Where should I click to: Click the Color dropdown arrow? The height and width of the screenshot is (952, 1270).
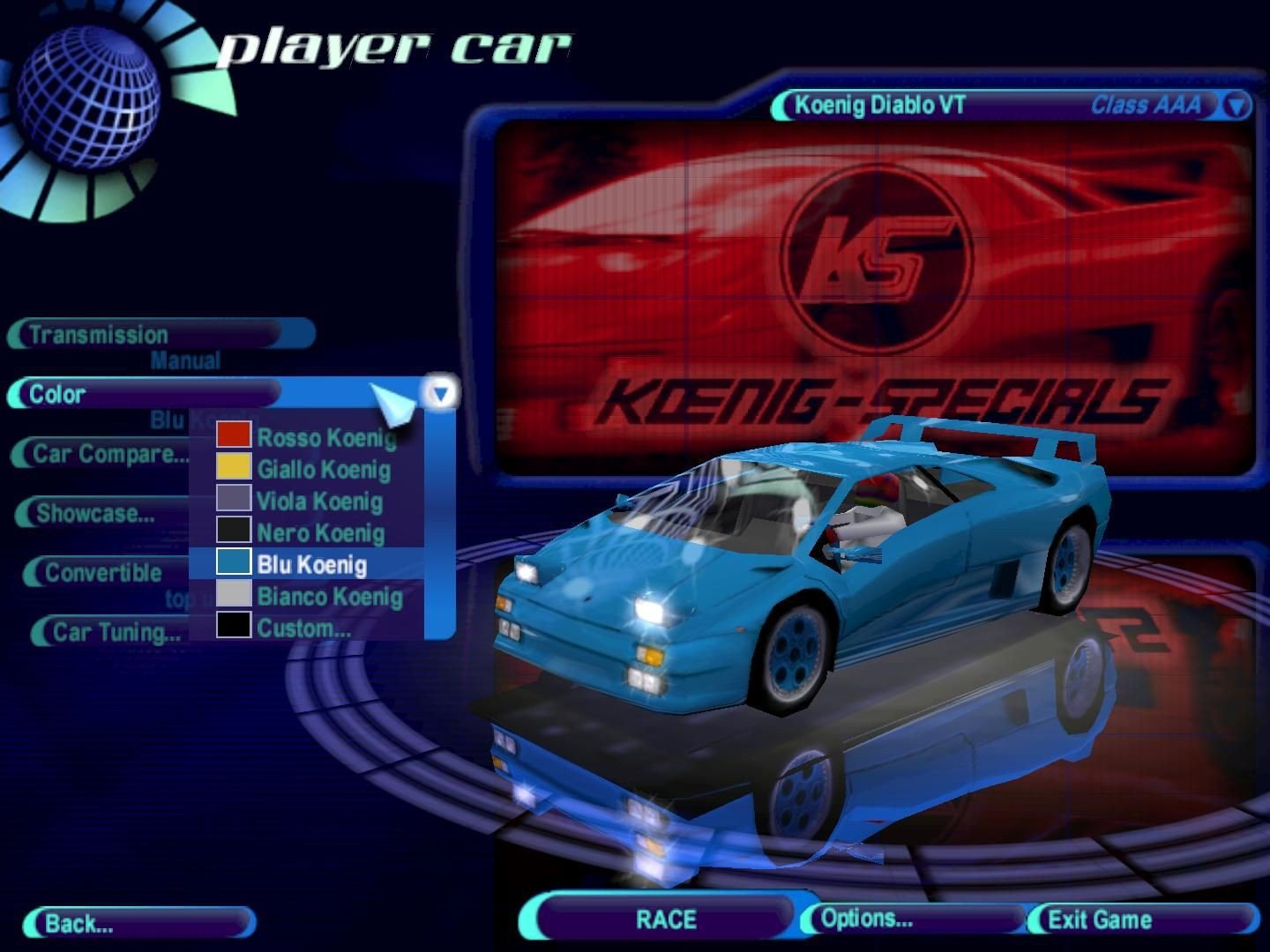tap(440, 392)
